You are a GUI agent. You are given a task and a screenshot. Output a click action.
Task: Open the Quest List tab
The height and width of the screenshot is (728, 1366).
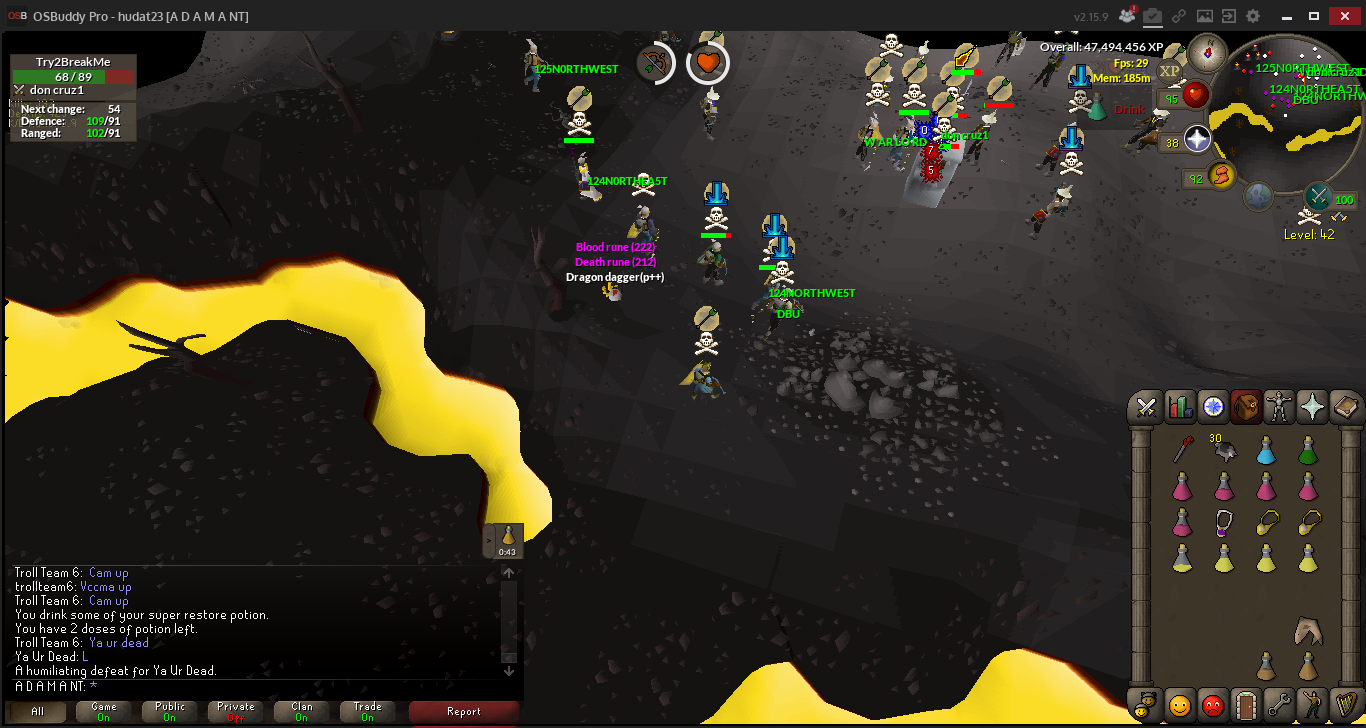tap(1213, 406)
